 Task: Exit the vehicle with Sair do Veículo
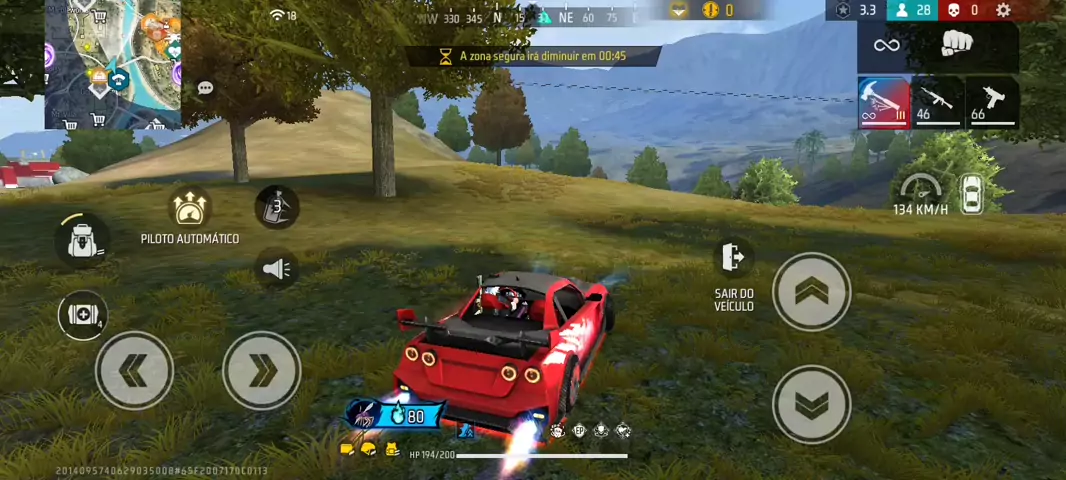click(x=733, y=258)
